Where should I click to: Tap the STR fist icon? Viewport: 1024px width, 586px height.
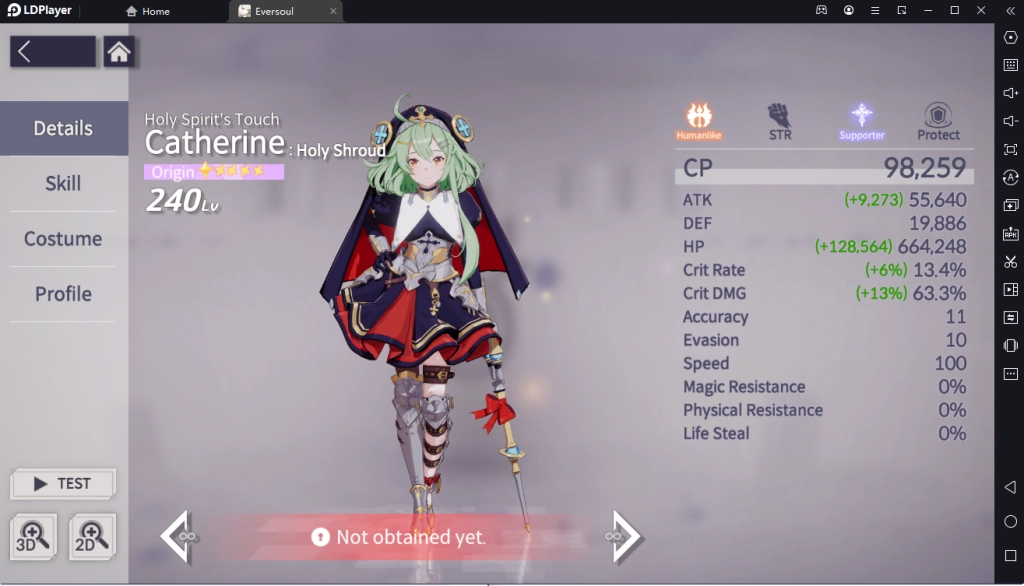[x=780, y=120]
